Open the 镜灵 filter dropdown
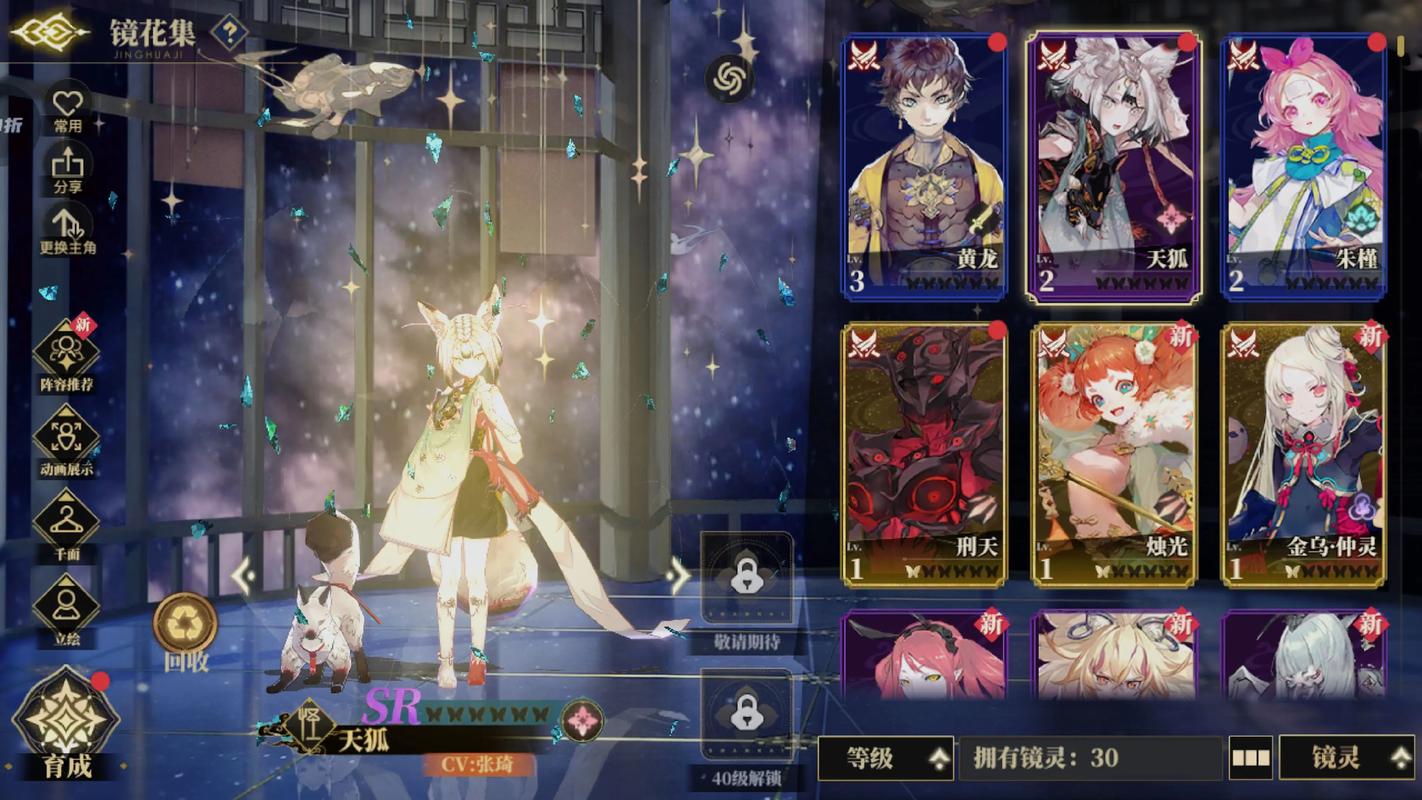 tap(1348, 759)
